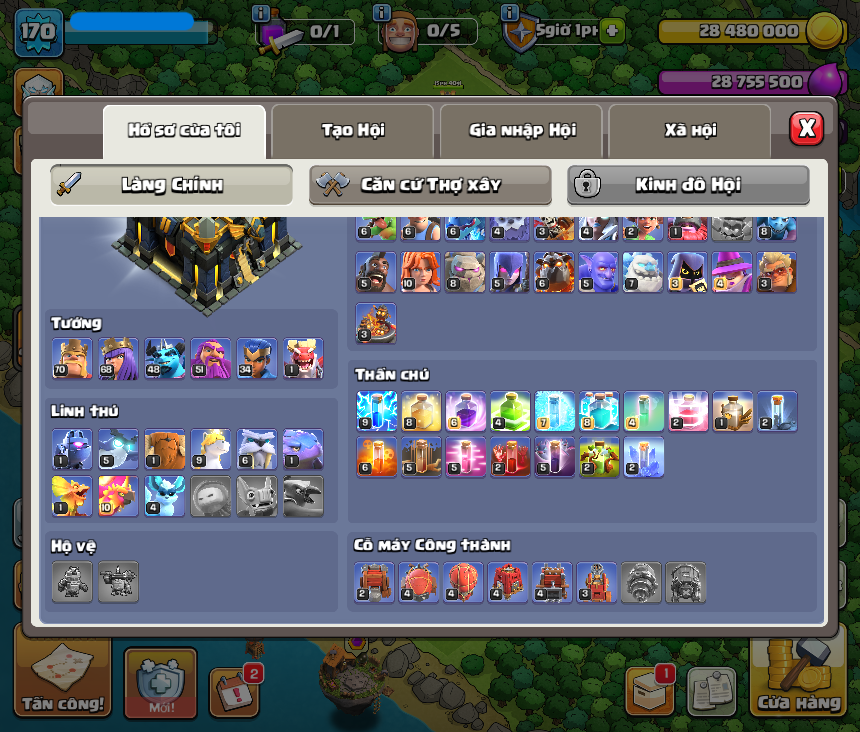Image resolution: width=860 pixels, height=732 pixels.
Task: Close the profile window with the red X
Action: click(806, 128)
